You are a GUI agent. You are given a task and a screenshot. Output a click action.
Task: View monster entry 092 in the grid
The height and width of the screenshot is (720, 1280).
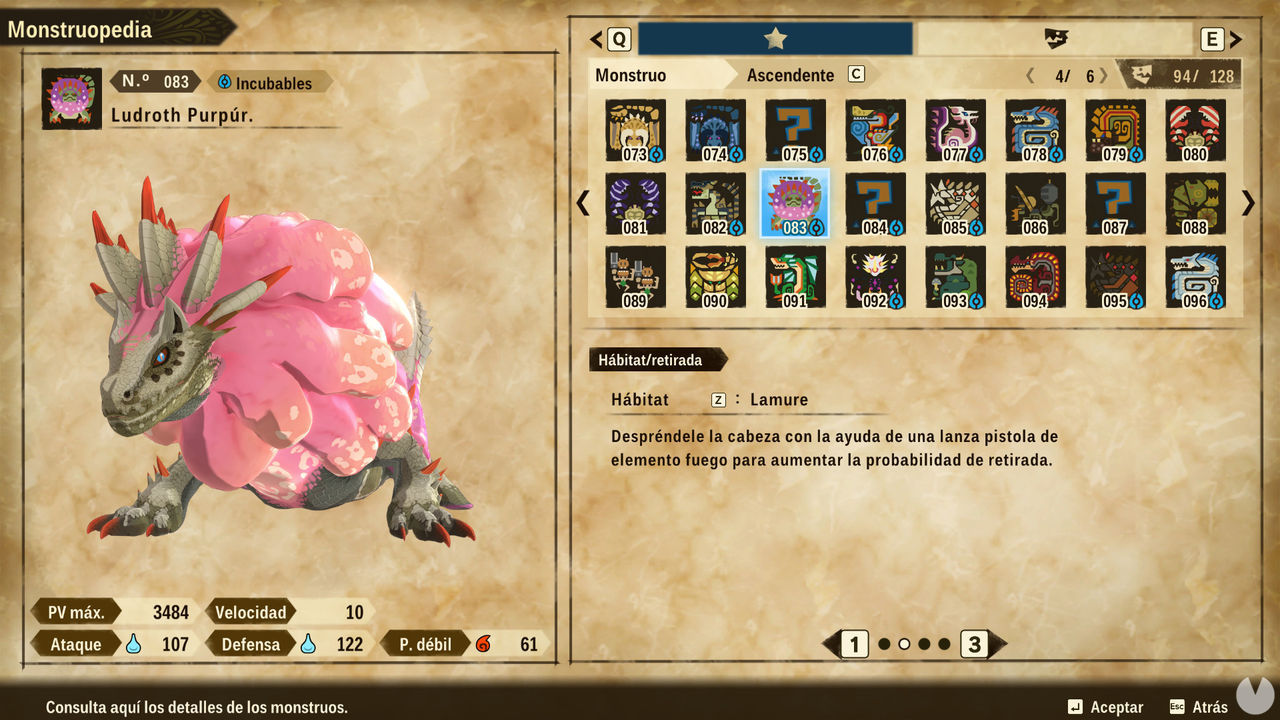point(874,276)
